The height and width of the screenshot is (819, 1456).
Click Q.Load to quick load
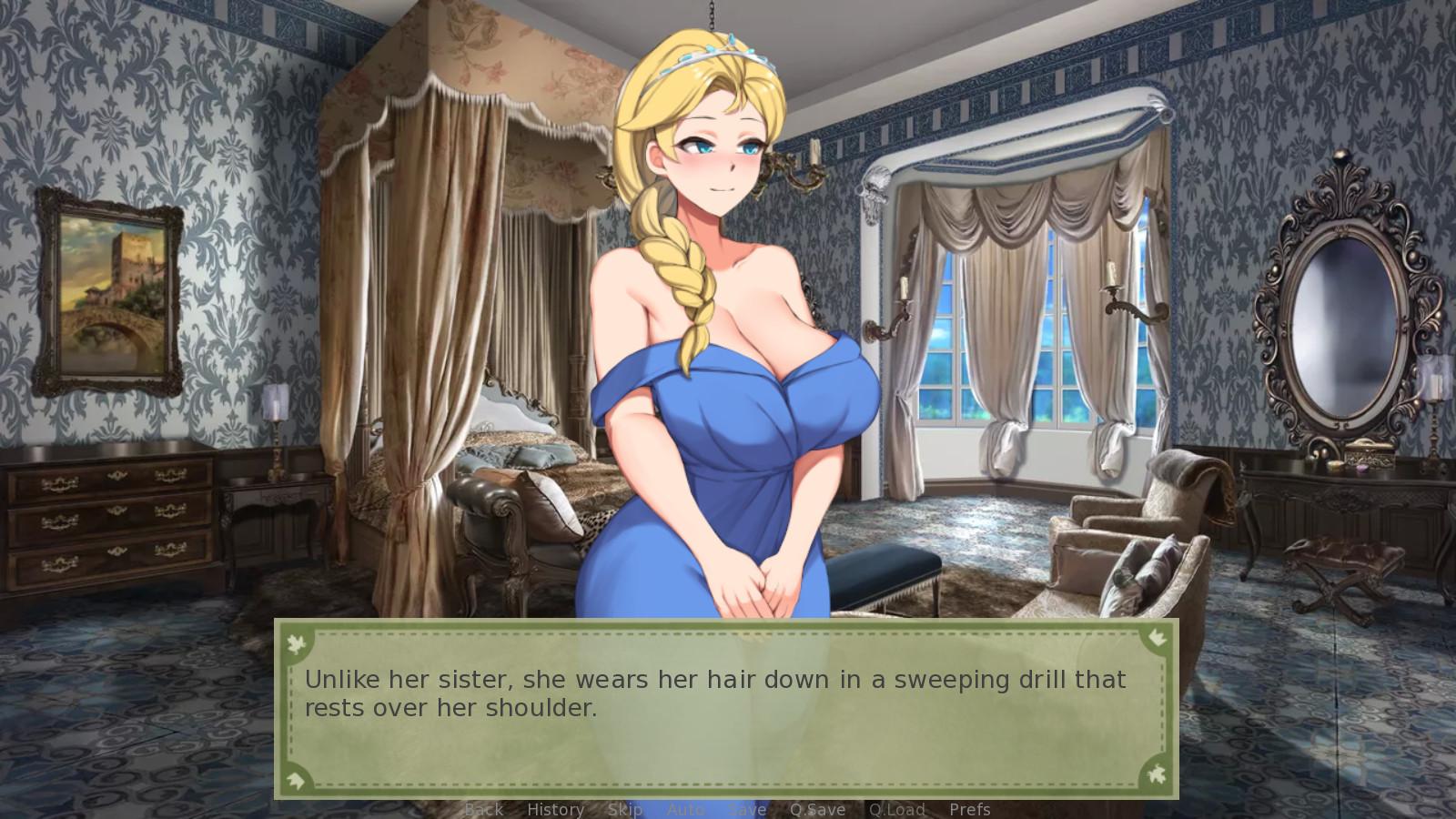[x=896, y=809]
